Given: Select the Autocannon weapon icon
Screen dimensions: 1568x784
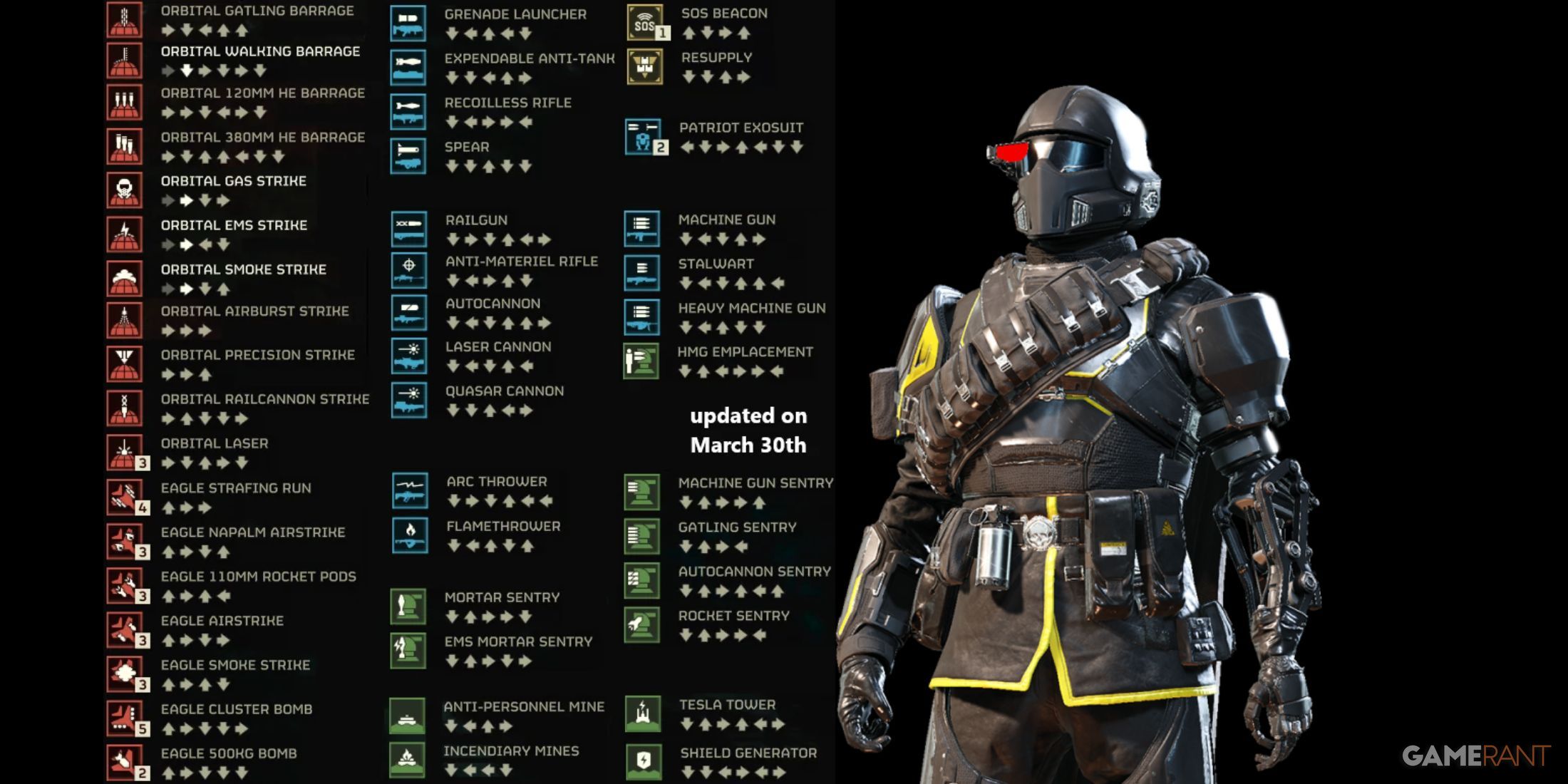Looking at the screenshot, I should click(x=409, y=313).
